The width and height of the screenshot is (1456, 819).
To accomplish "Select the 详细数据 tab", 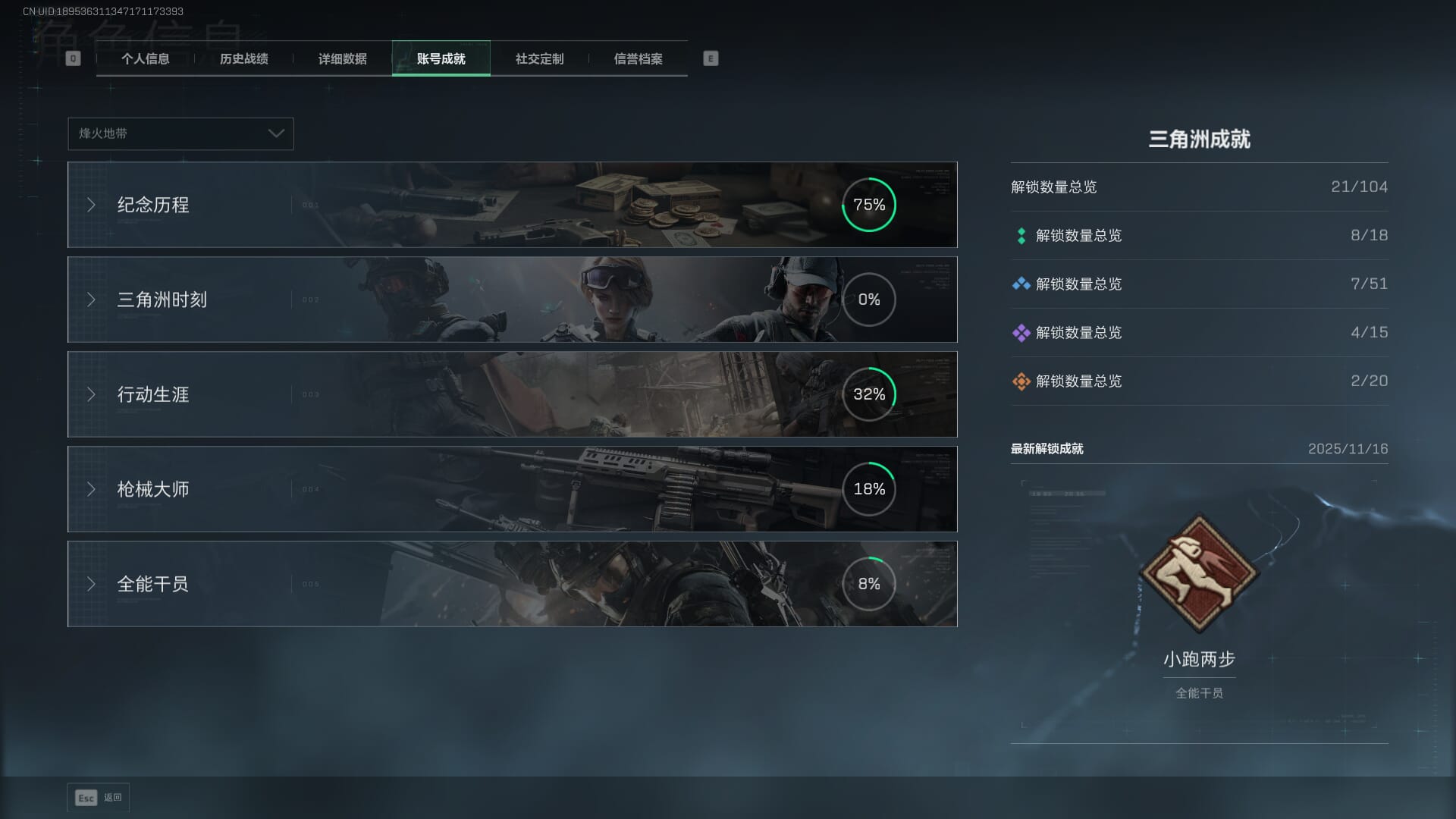I will pyautogui.click(x=342, y=59).
